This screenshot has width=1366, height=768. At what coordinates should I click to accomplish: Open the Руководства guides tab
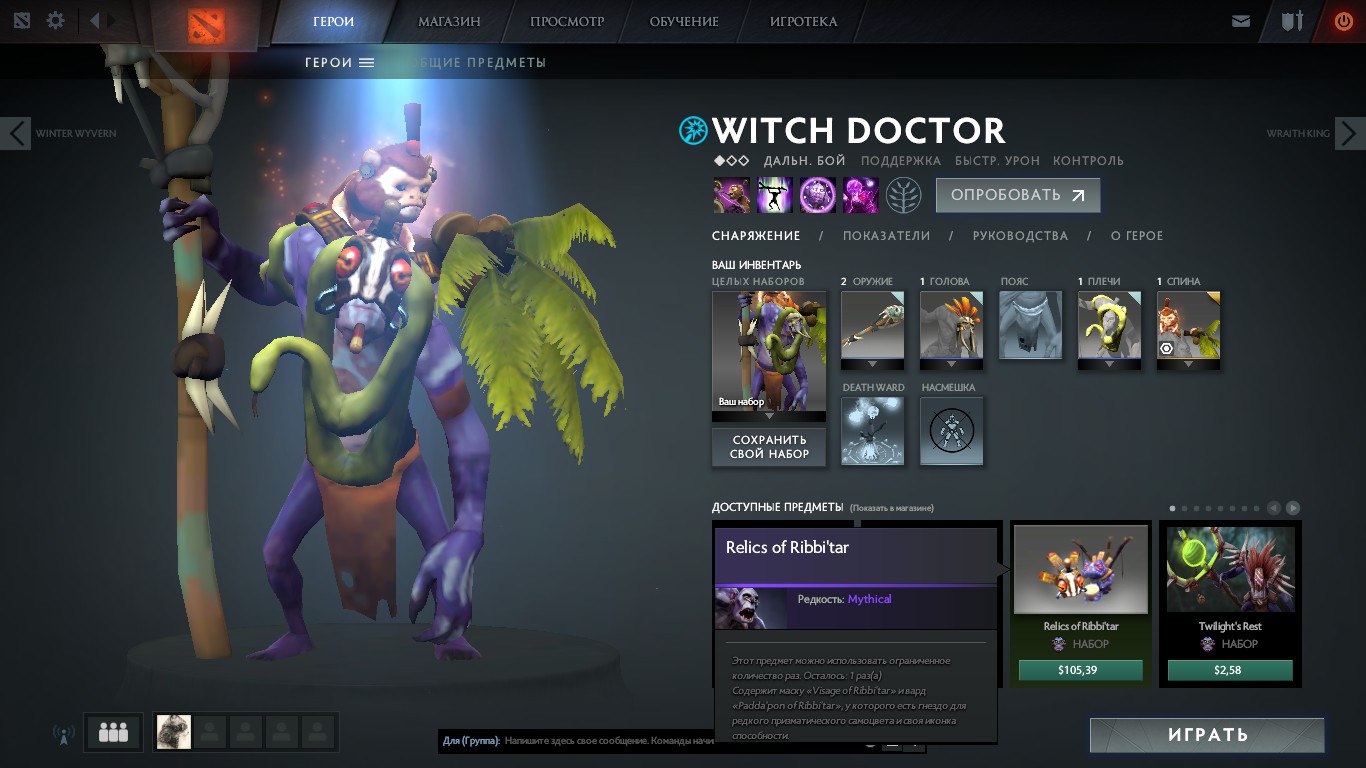coord(1020,236)
